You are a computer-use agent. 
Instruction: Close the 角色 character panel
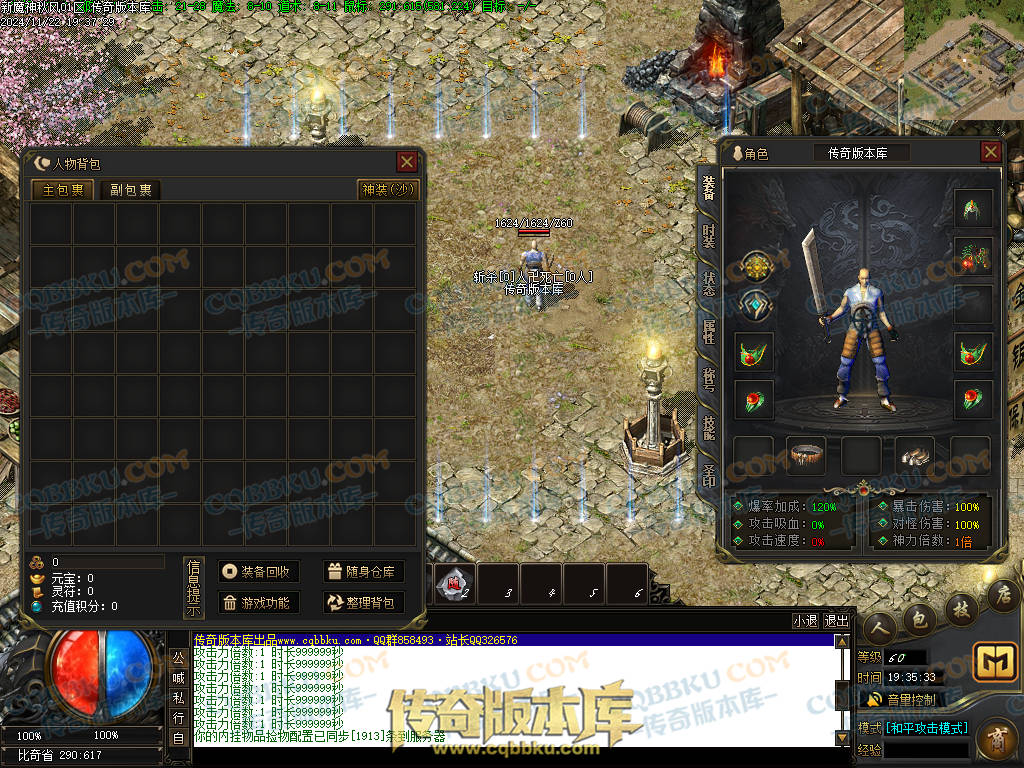pos(990,152)
